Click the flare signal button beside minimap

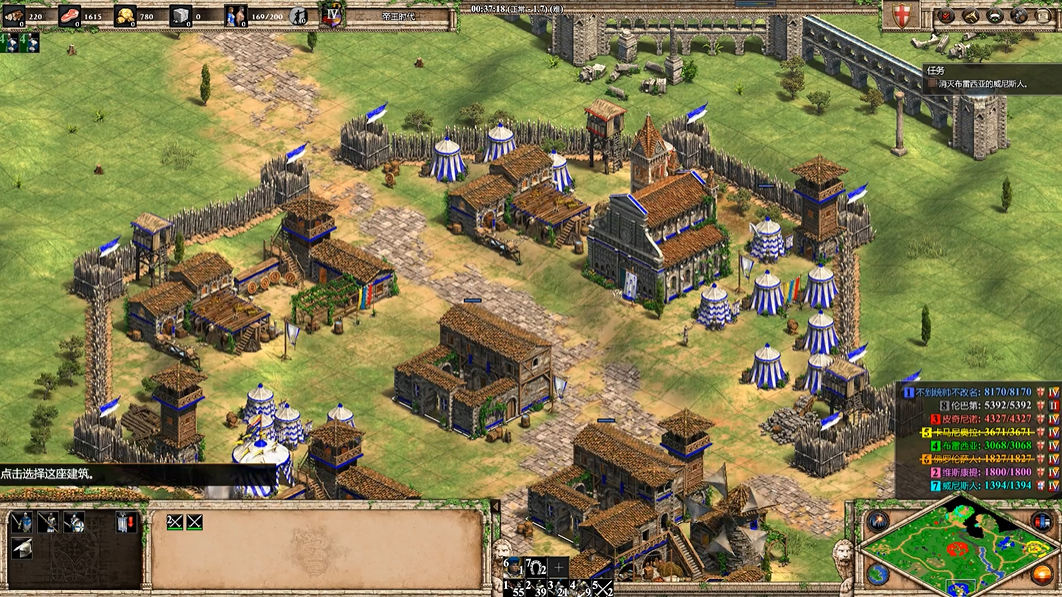click(x=878, y=521)
